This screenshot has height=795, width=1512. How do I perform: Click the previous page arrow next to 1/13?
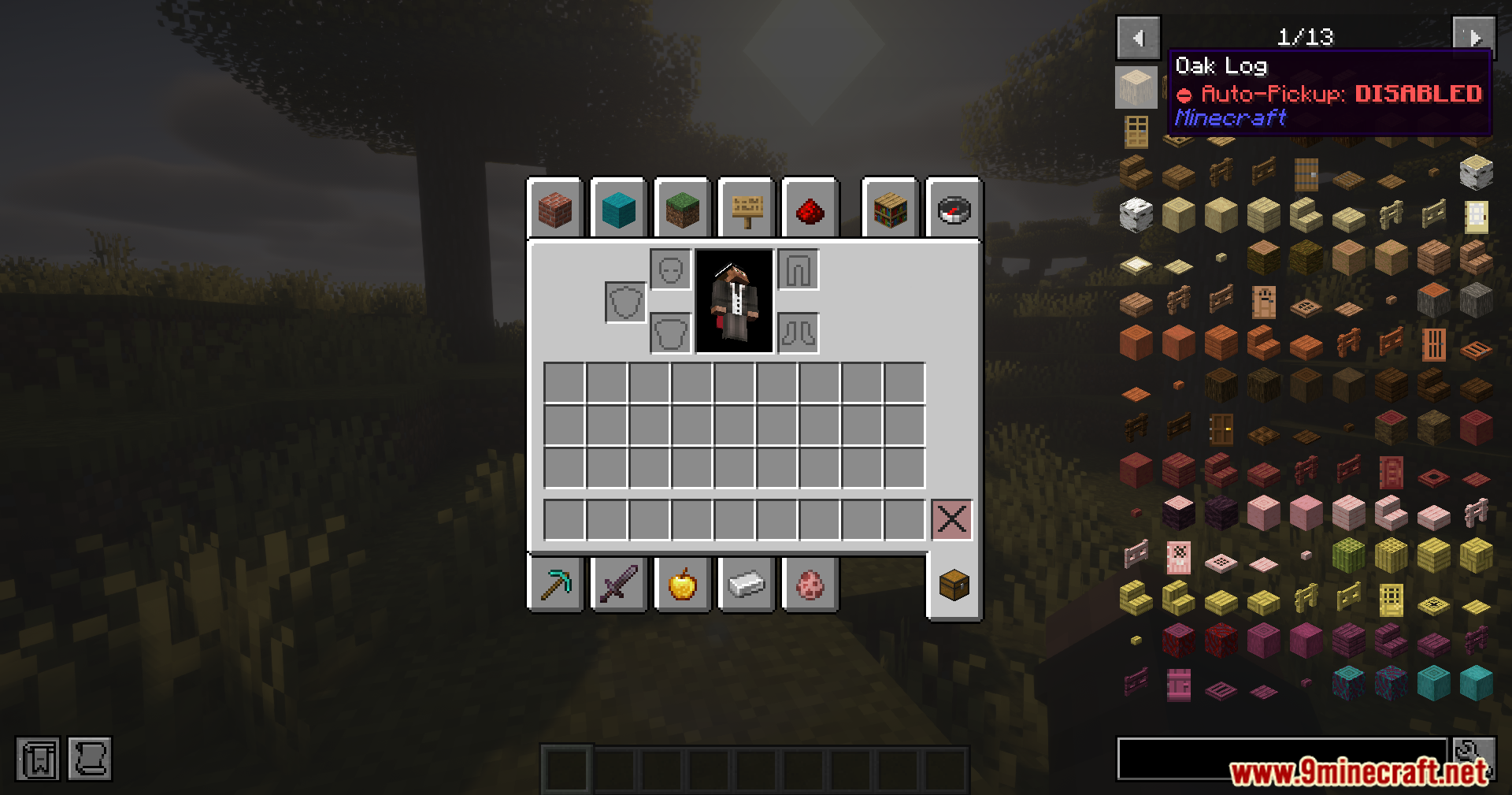coord(1139,36)
